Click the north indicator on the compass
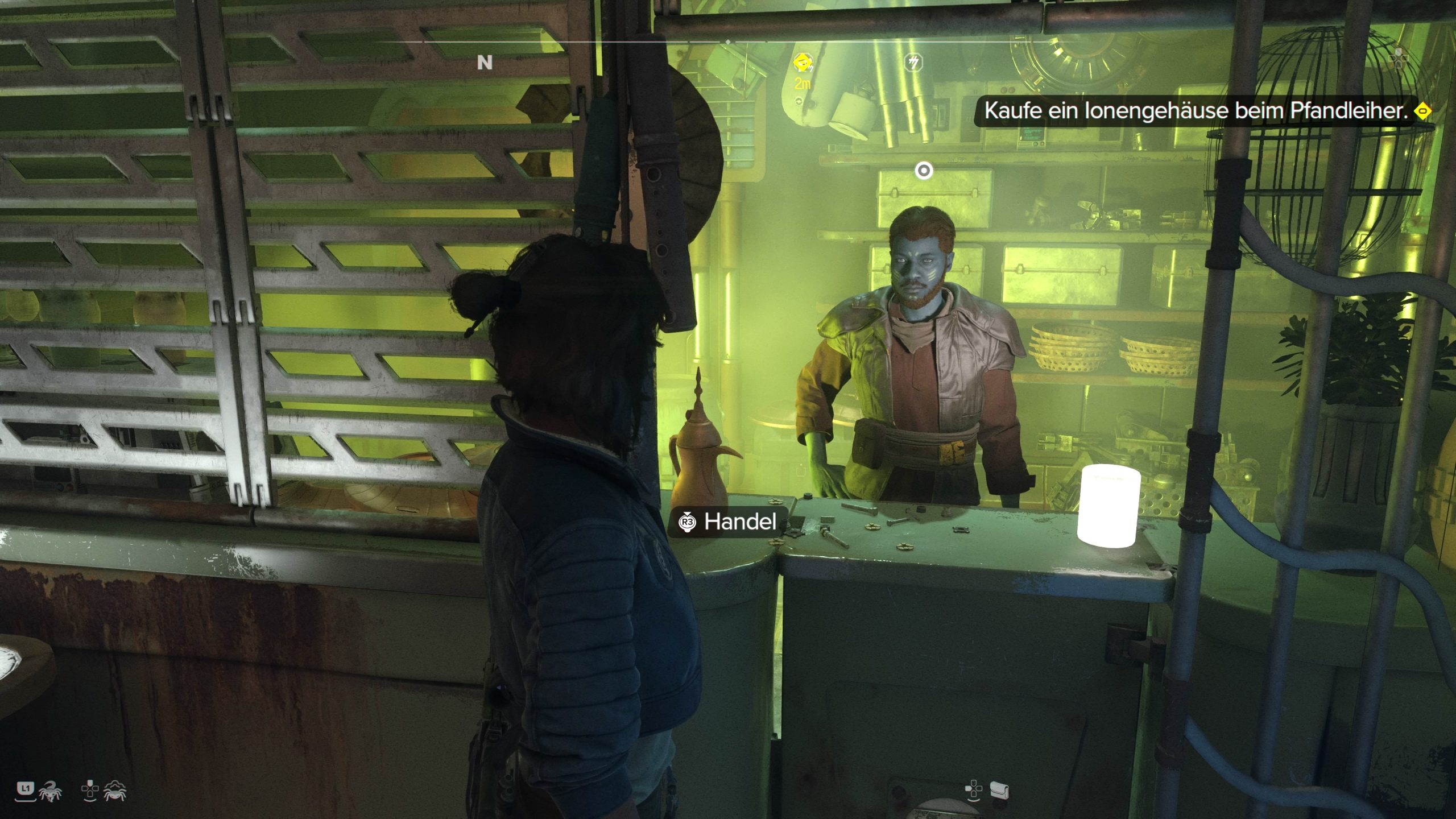Image resolution: width=1456 pixels, height=819 pixels. tap(485, 62)
